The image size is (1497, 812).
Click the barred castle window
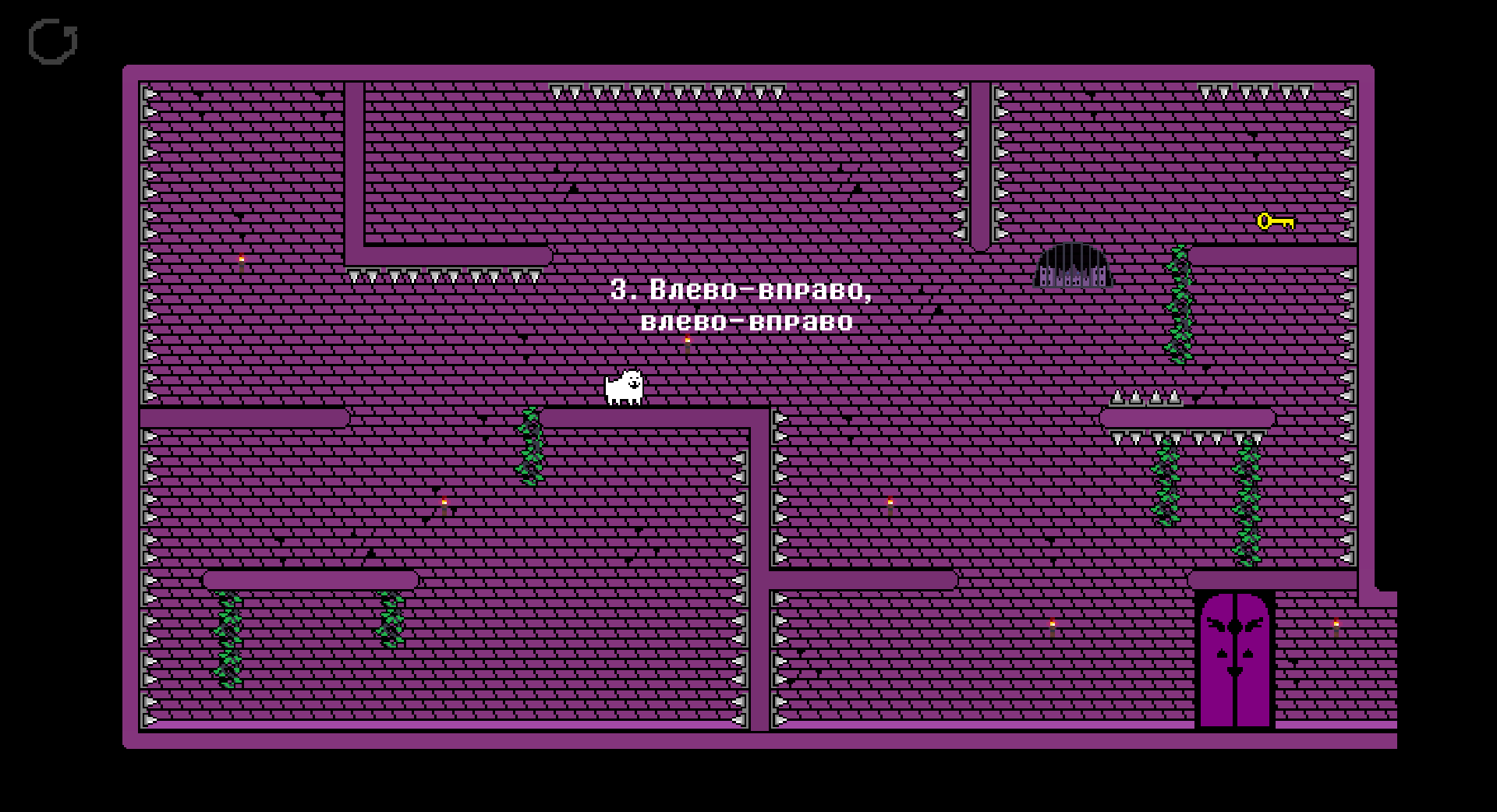click(x=1072, y=269)
